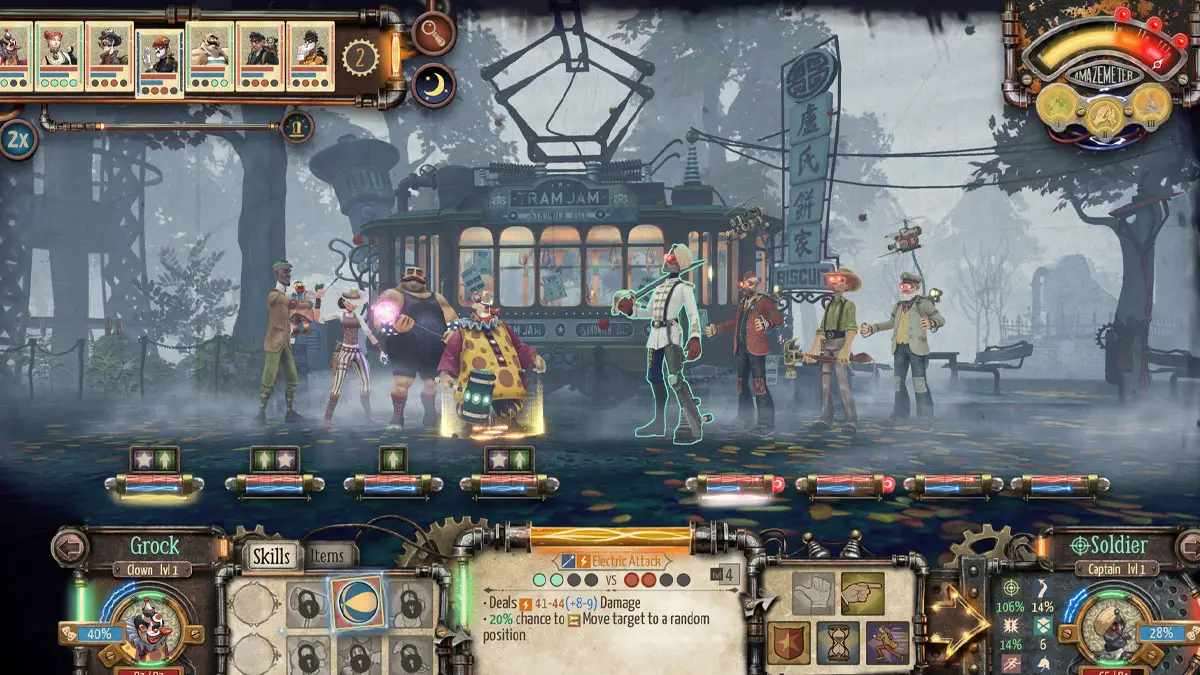Use the running man flee action
The image size is (1200, 675).
click(886, 642)
